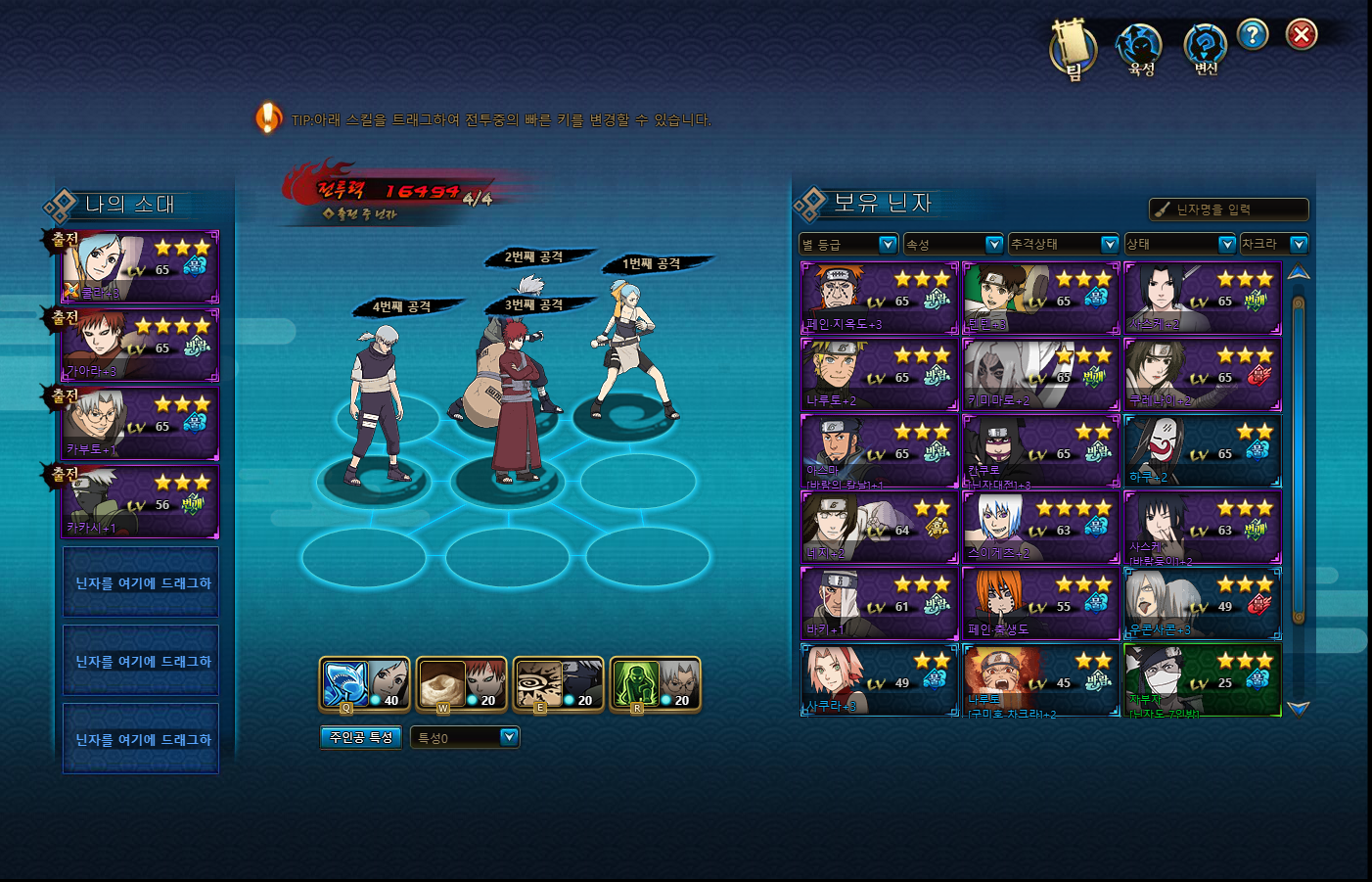Open the help question mark button
1372x882 pixels.
point(1252,35)
